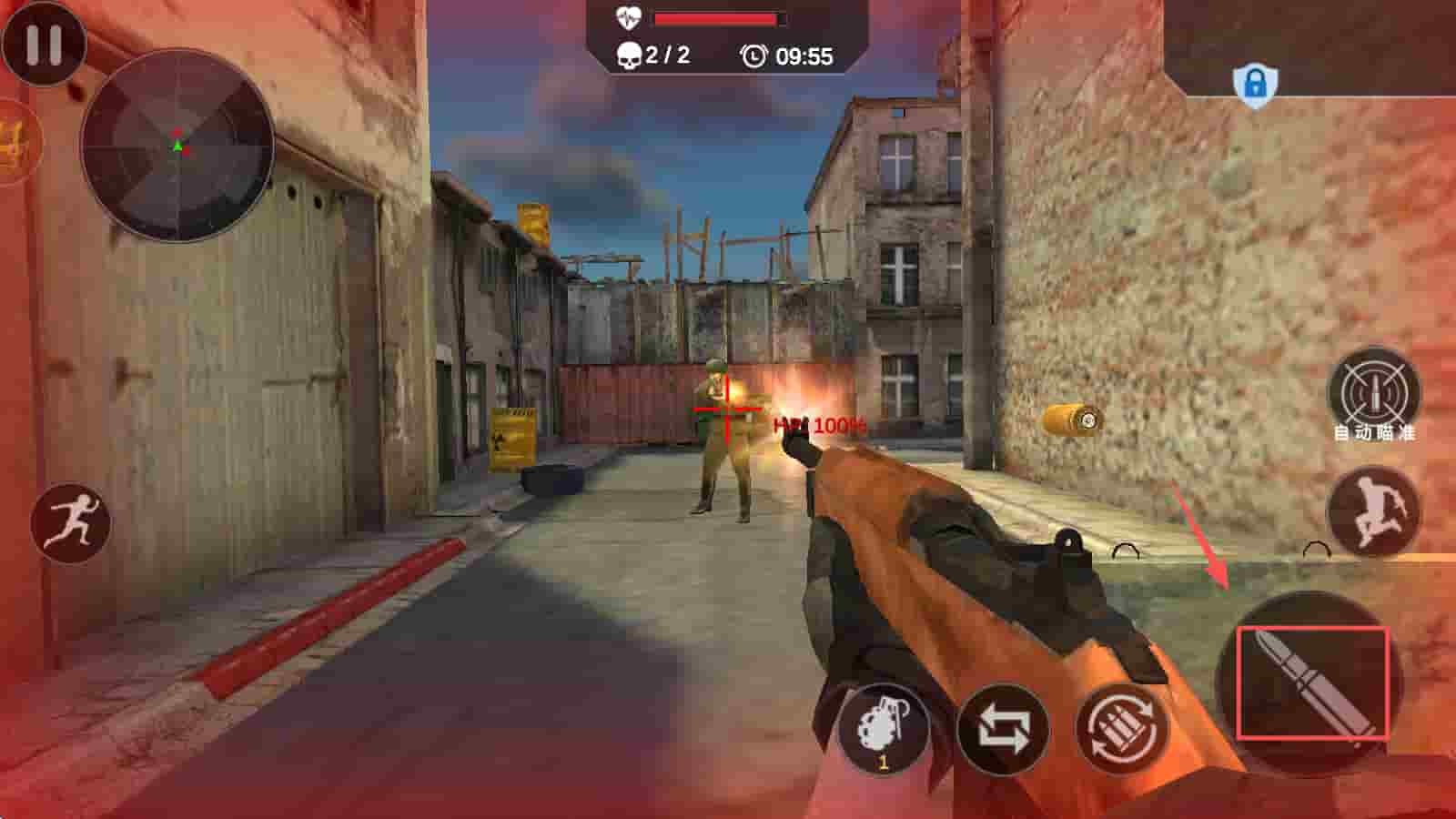
Task: Jump with the leaping figure button
Action: pos(1373,512)
